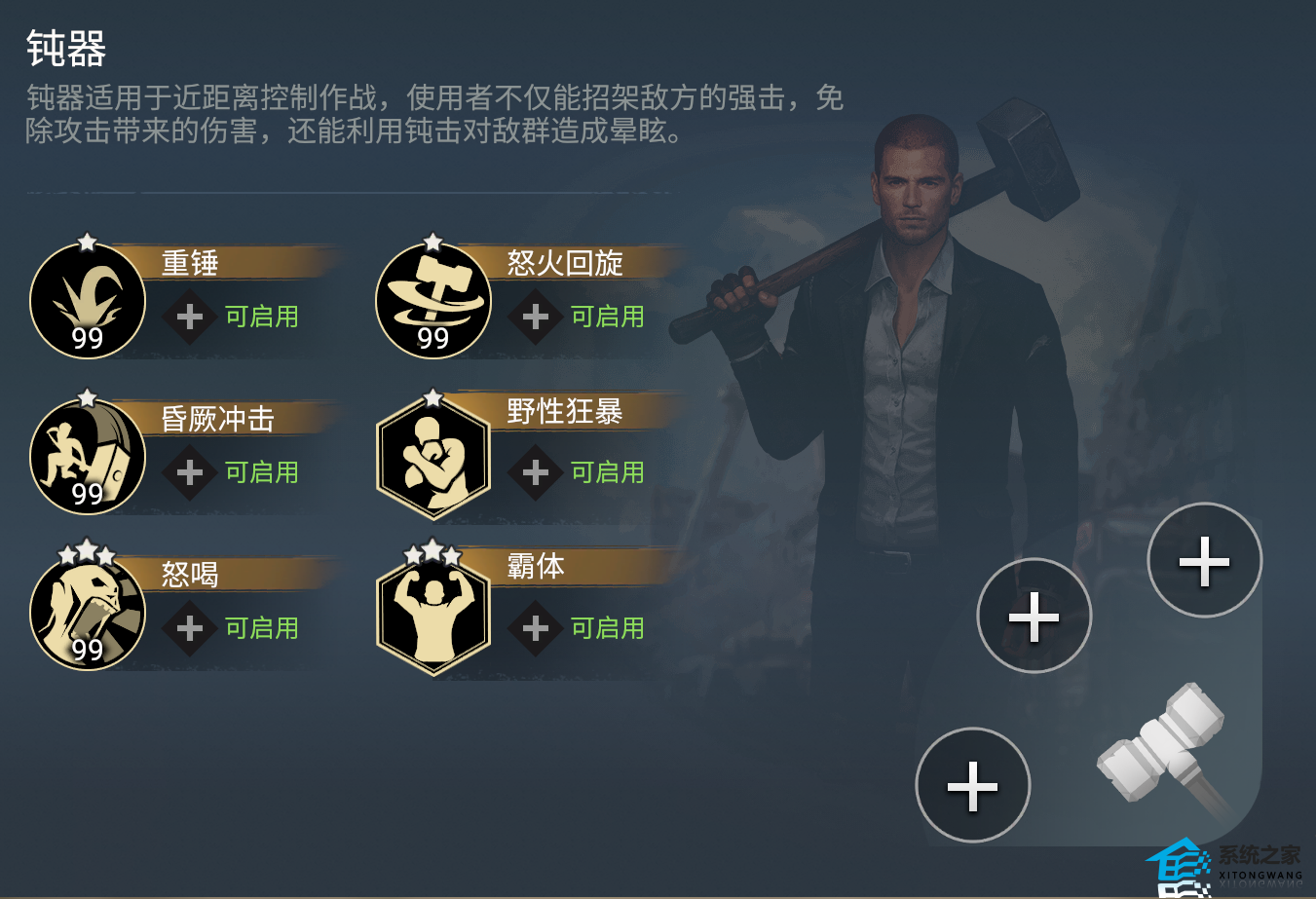Viewport: 1316px width, 899px height.
Task: Select the 昏厥冲击 skill icon
Action: click(x=88, y=456)
